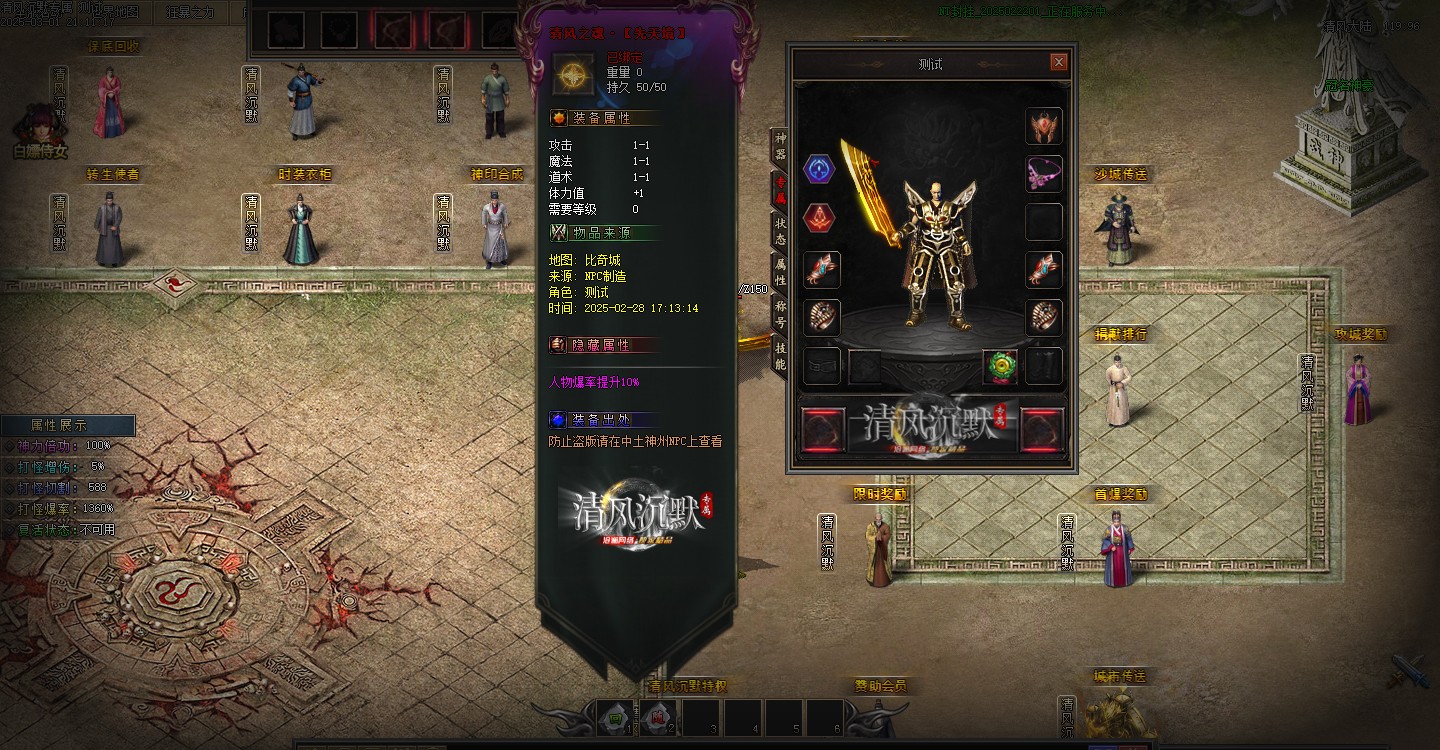Select the green gem medal slot
Screen dimensions: 1440x750
(x=1000, y=367)
